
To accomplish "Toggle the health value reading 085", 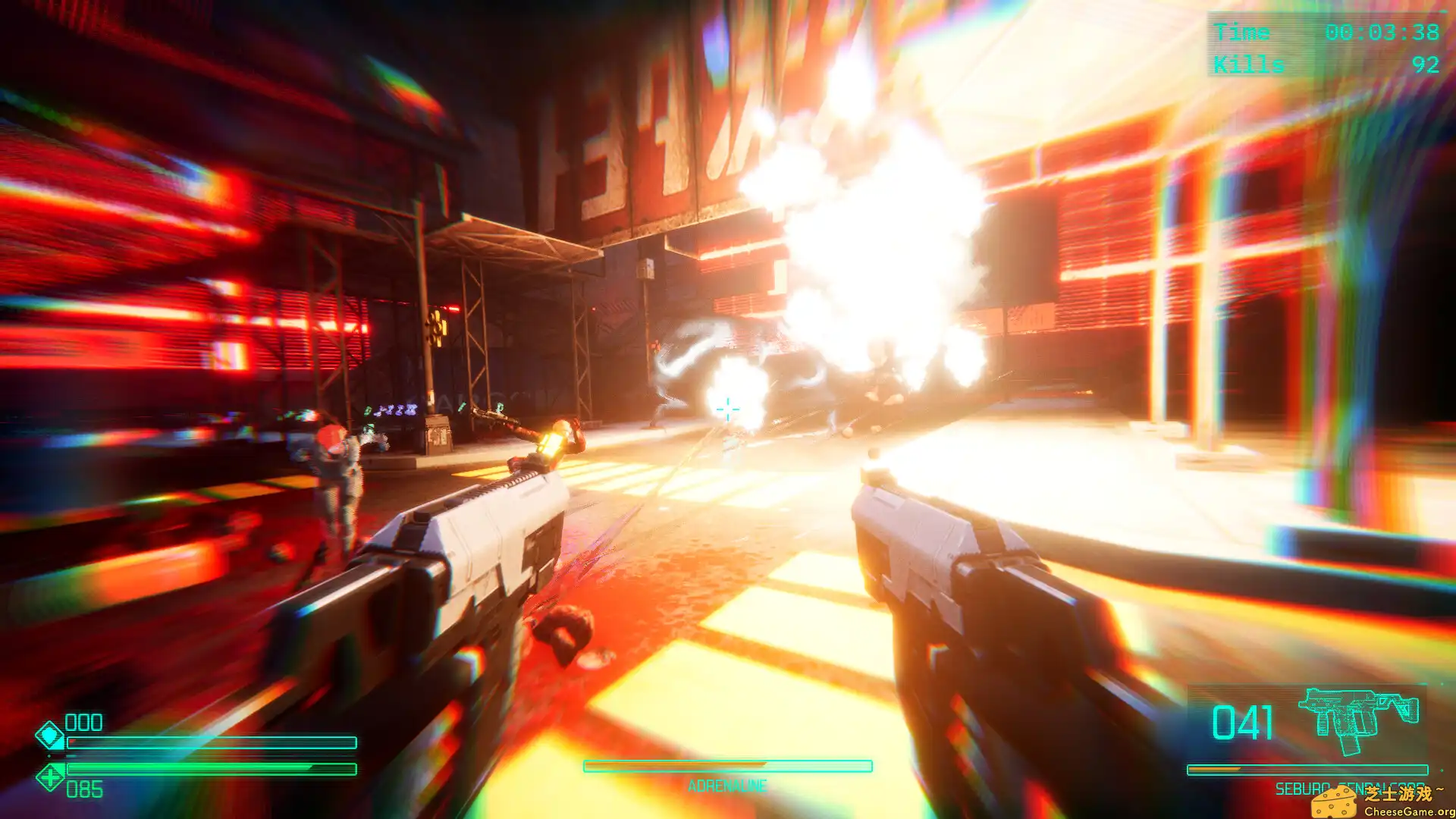I will [x=85, y=788].
